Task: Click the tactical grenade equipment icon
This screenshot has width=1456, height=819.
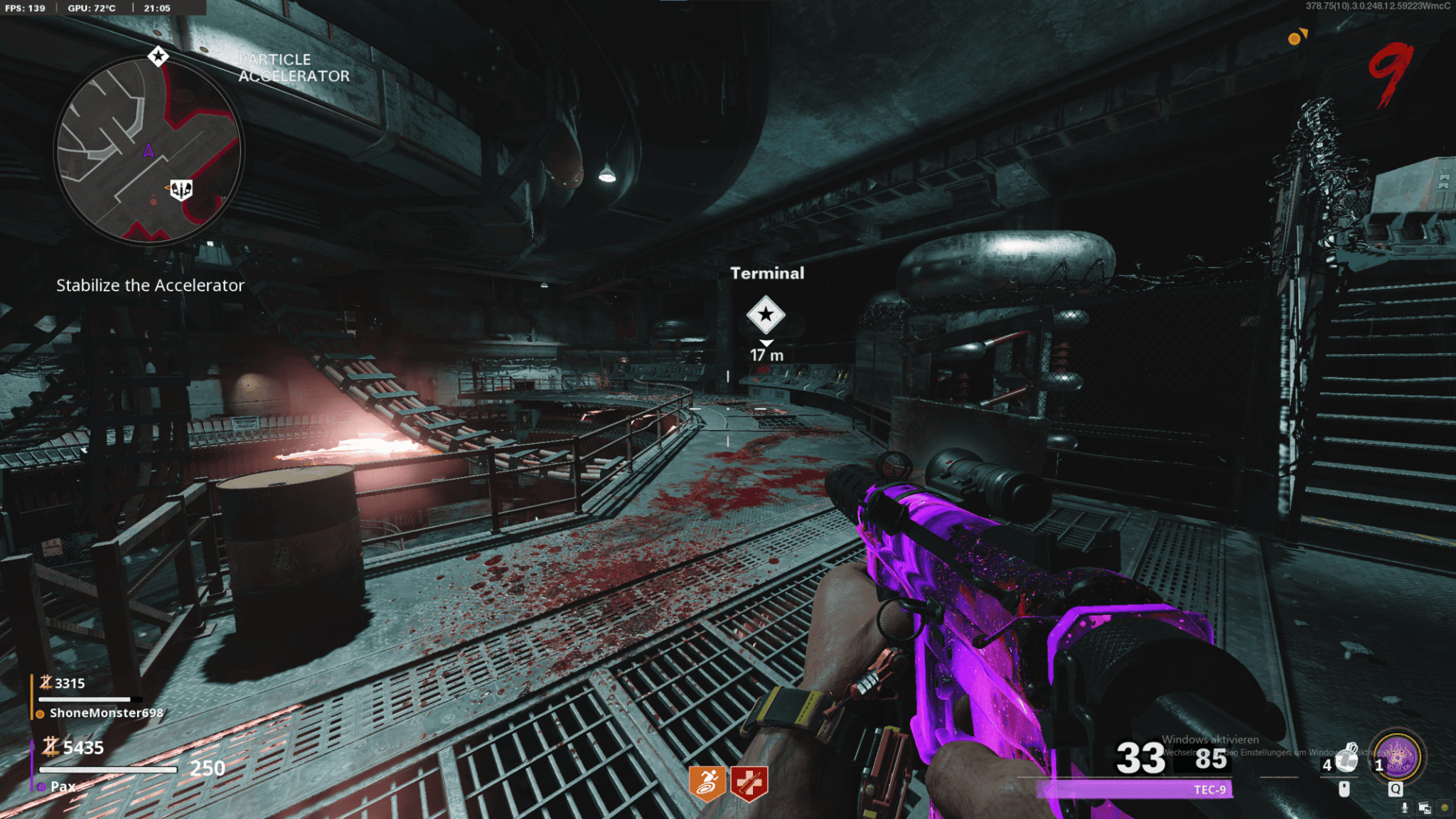Action: coord(1348,758)
